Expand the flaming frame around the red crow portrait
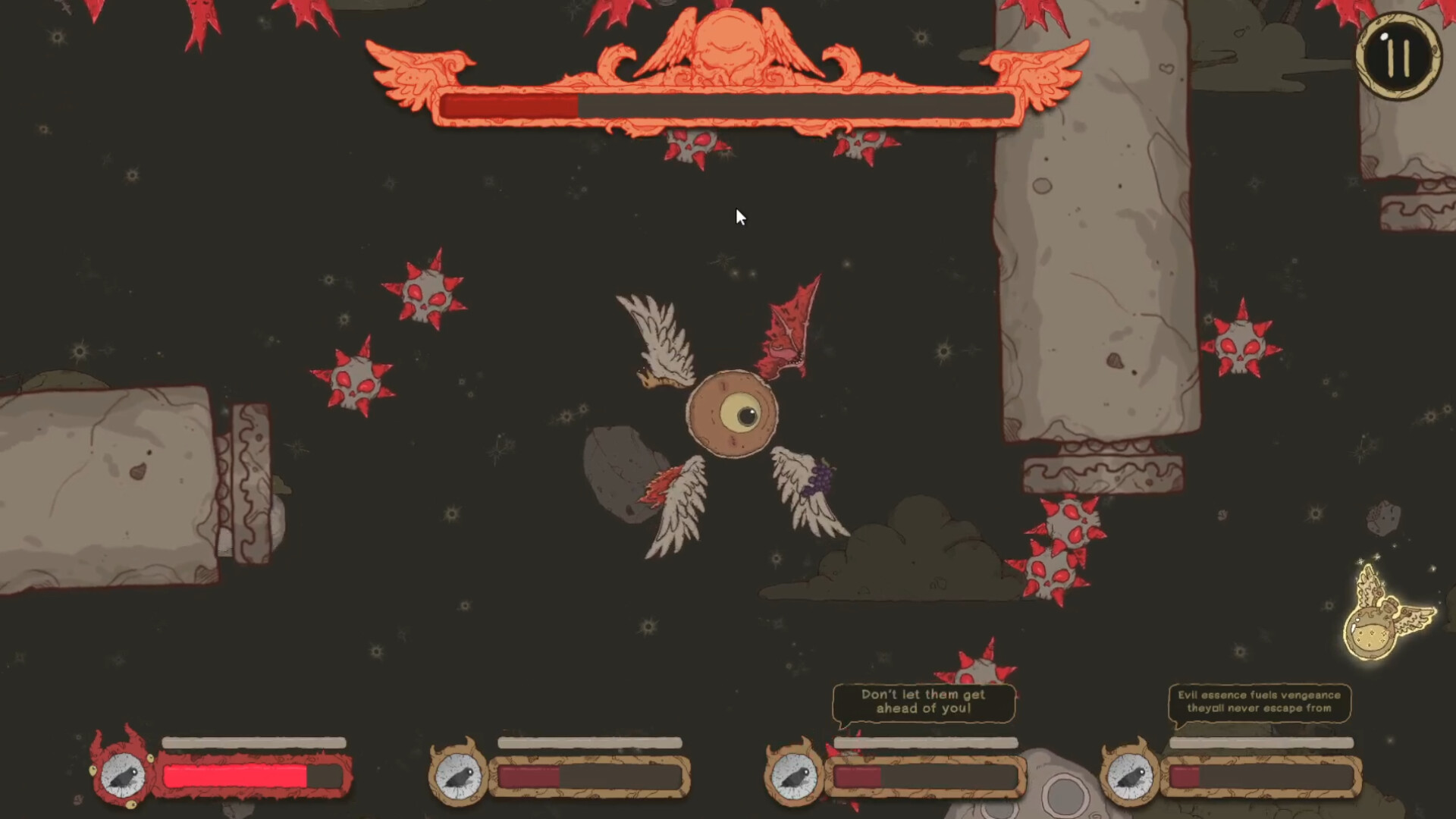Image resolution: width=1456 pixels, height=819 pixels. (124, 775)
